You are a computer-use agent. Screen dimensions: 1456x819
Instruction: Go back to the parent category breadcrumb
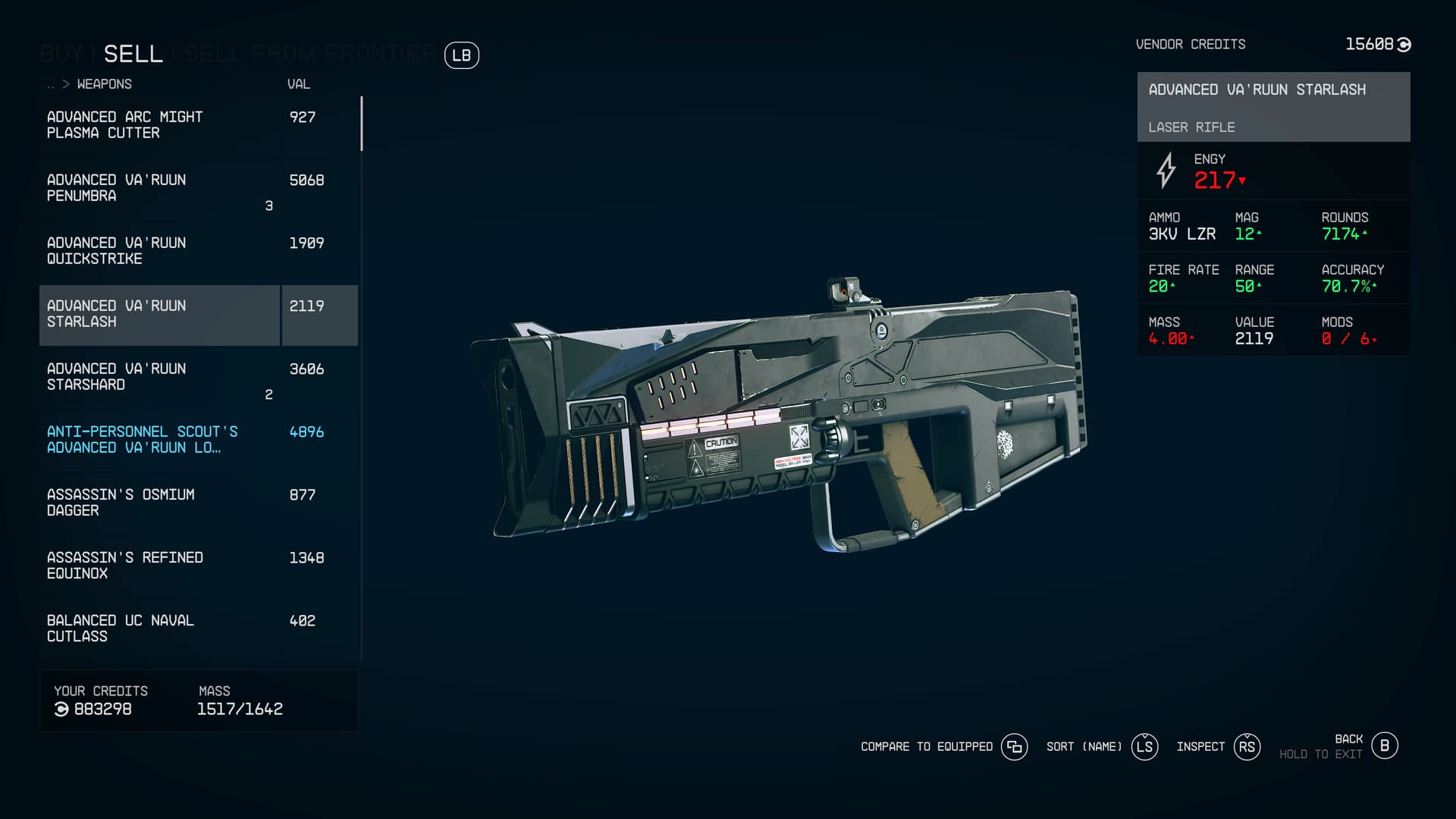coord(52,85)
